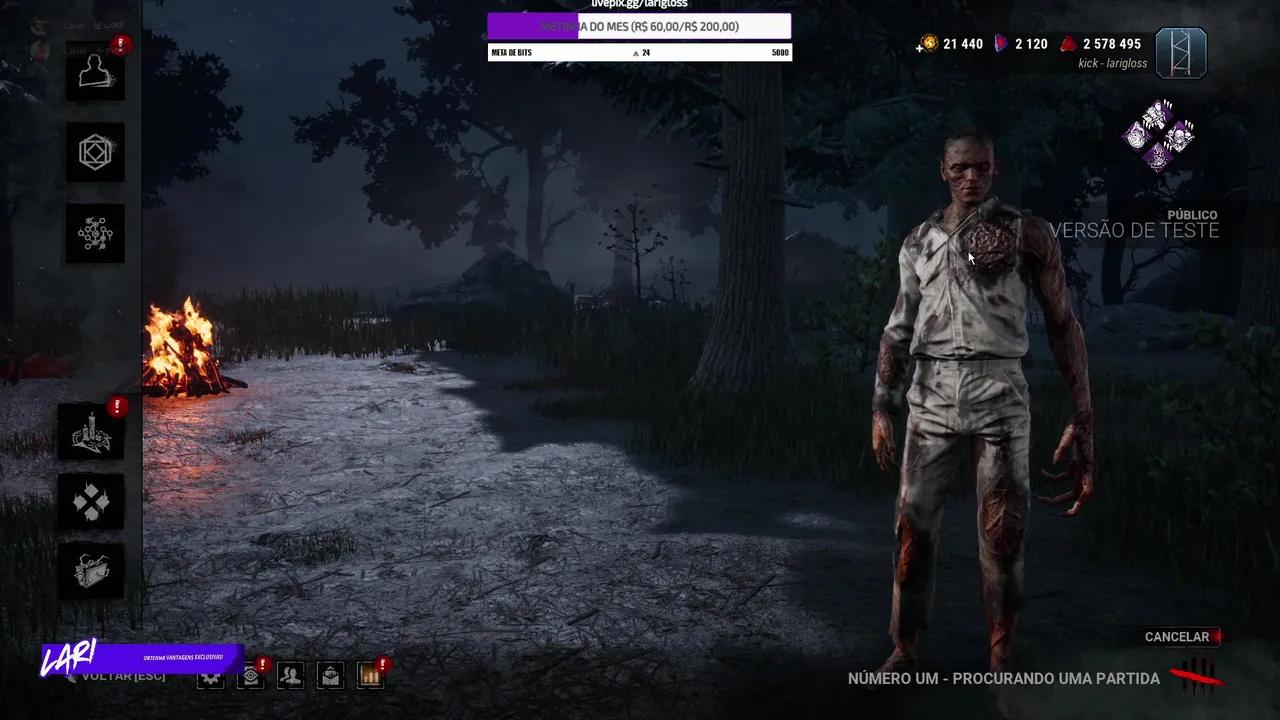Image resolution: width=1280 pixels, height=720 pixels.
Task: Open the daily rituals icon
Action: (x=91, y=501)
